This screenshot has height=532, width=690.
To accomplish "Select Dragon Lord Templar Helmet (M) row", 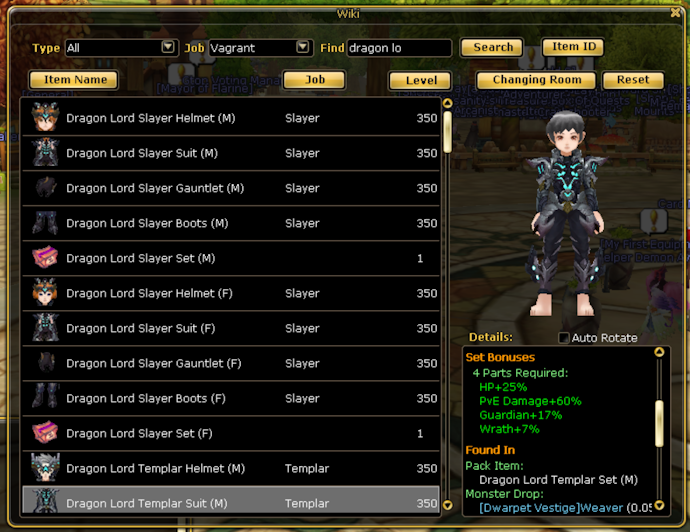I will click(230, 468).
